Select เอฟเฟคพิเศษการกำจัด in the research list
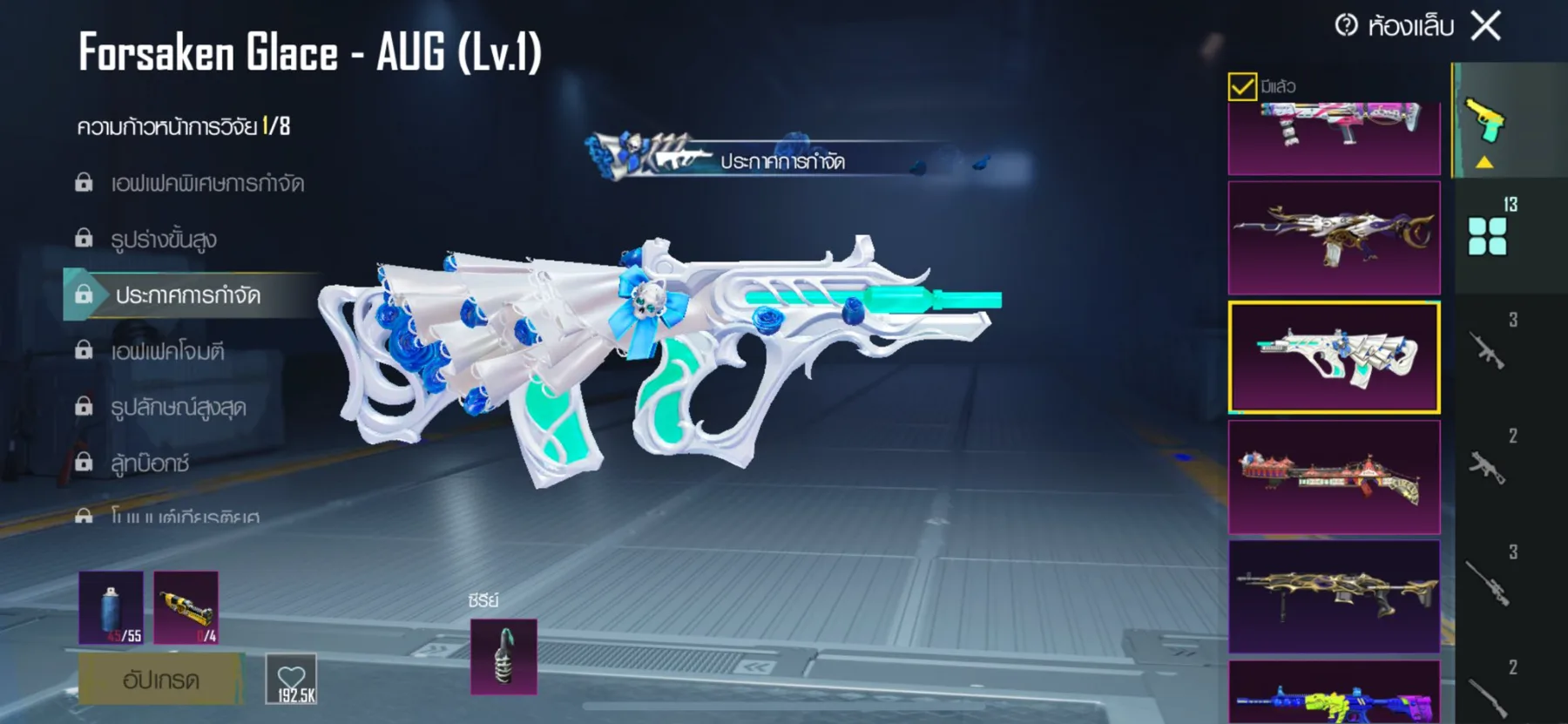Screen dimensions: 1568x724 (x=206, y=183)
